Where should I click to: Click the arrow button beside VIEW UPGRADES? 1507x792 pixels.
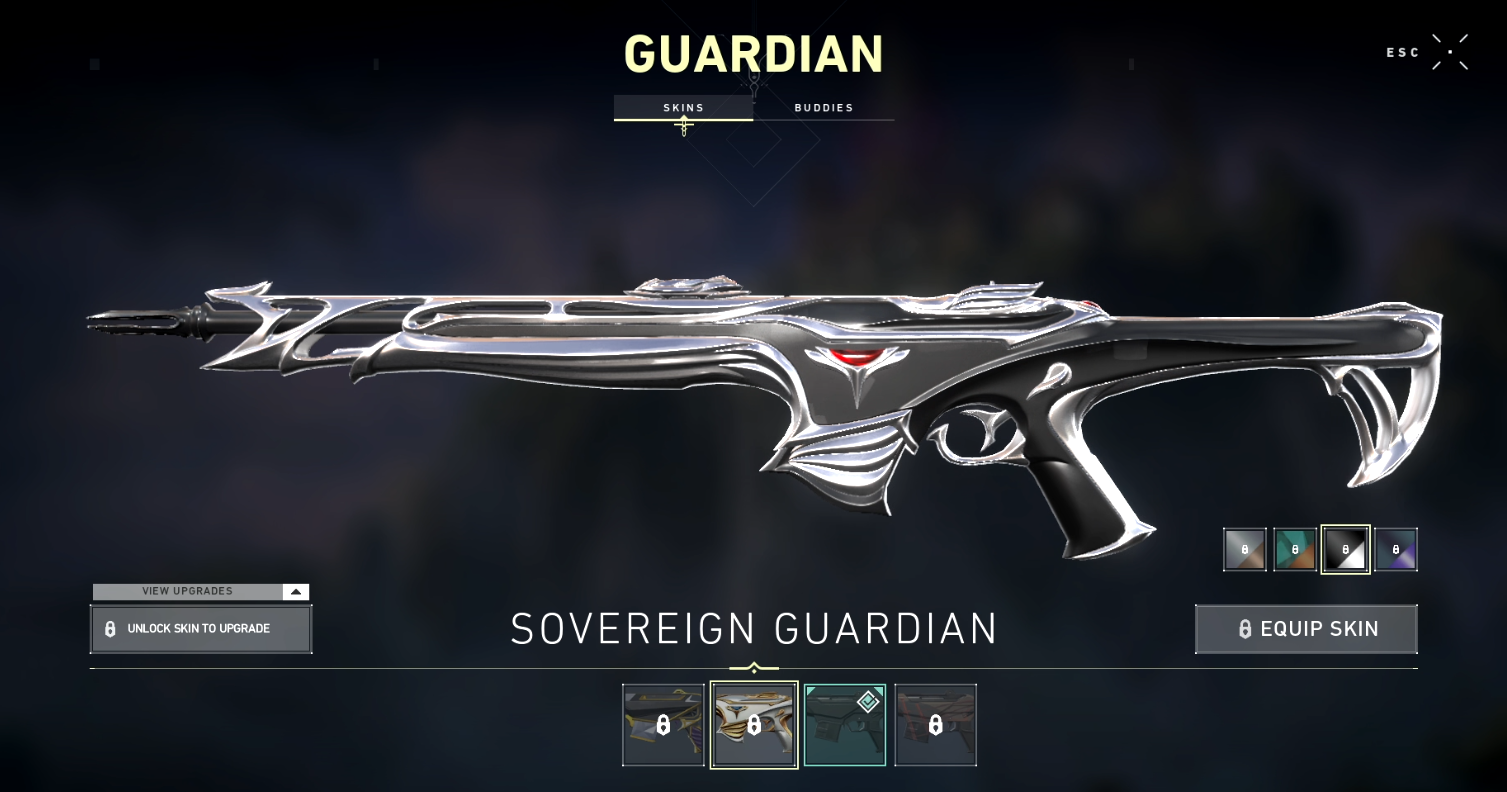click(x=296, y=591)
